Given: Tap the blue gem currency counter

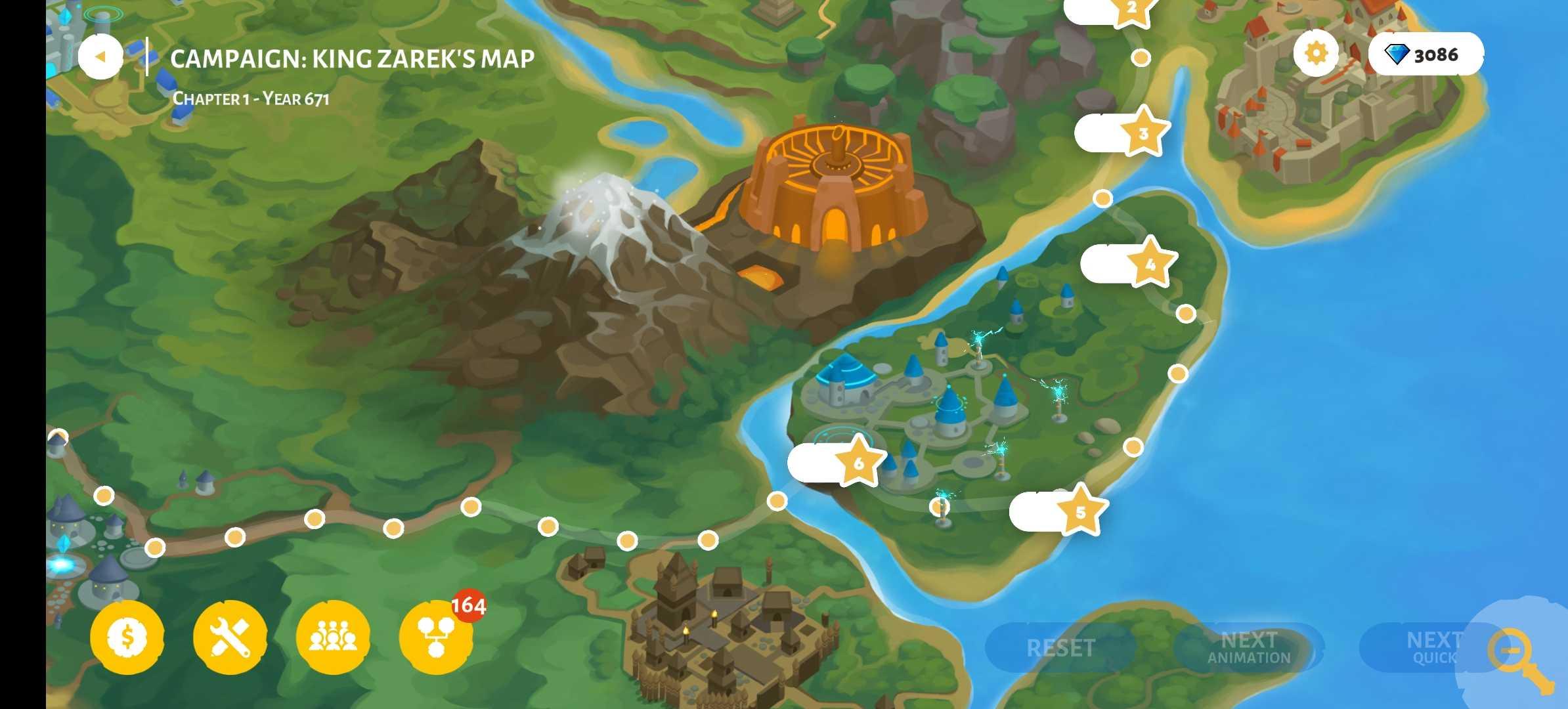Looking at the screenshot, I should (x=1426, y=54).
